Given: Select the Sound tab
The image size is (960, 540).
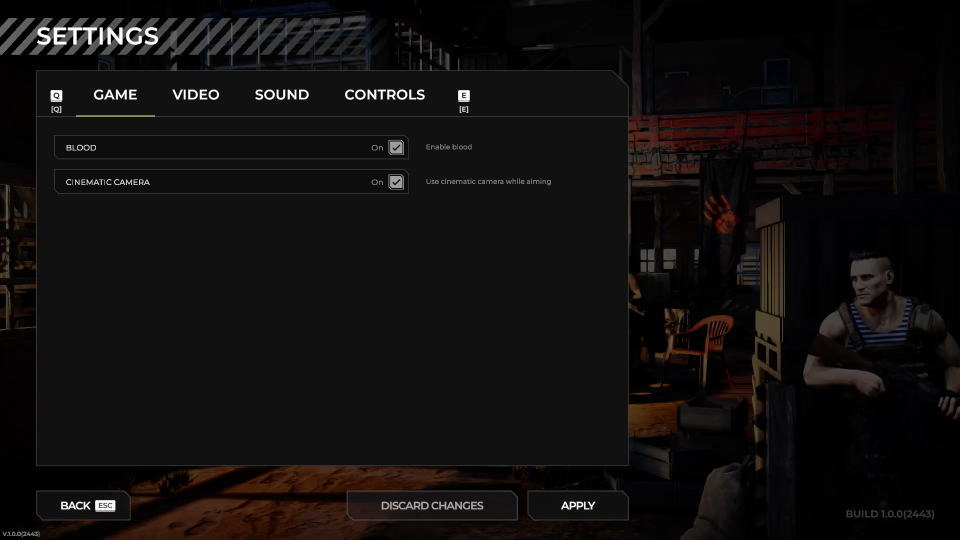Looking at the screenshot, I should pos(282,95).
